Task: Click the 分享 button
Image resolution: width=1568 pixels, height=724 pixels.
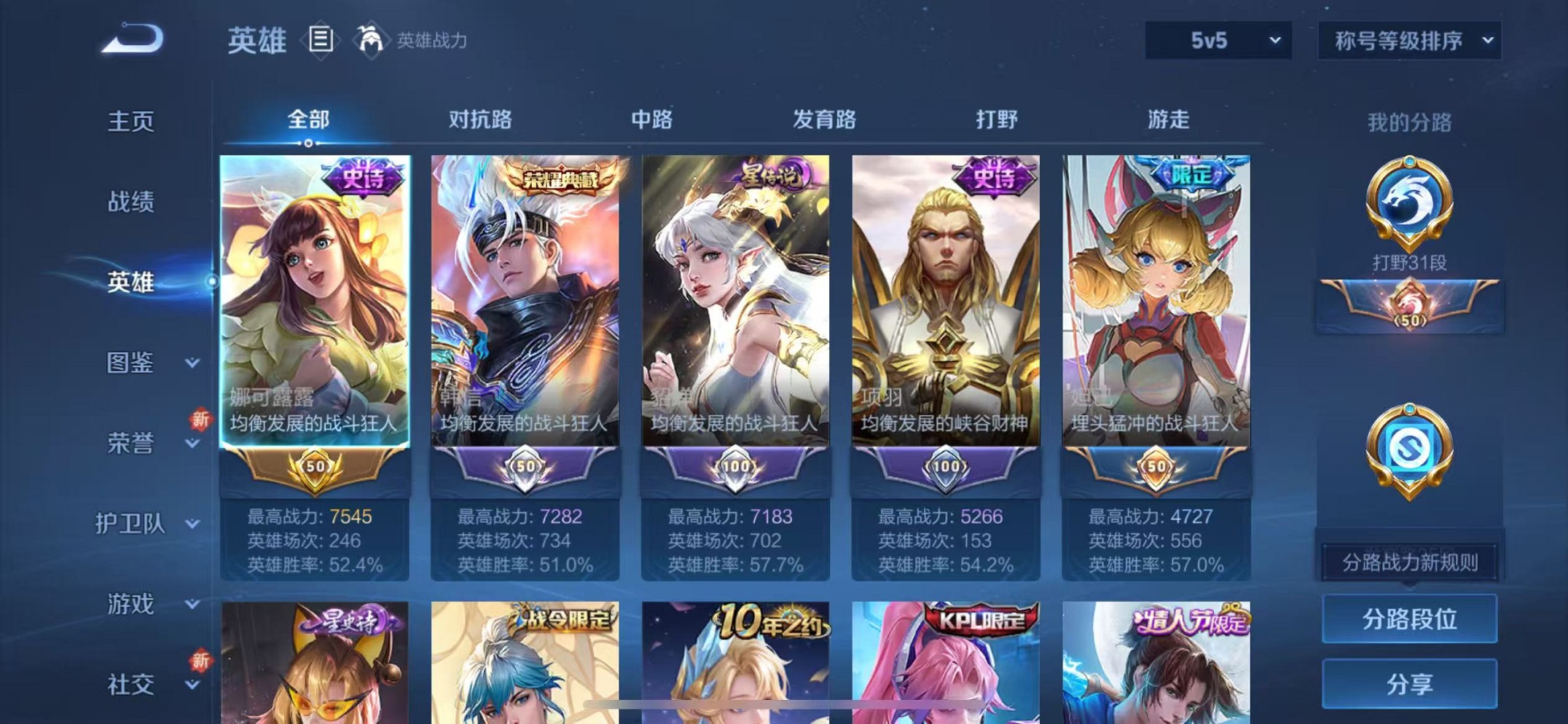Action: [1409, 683]
